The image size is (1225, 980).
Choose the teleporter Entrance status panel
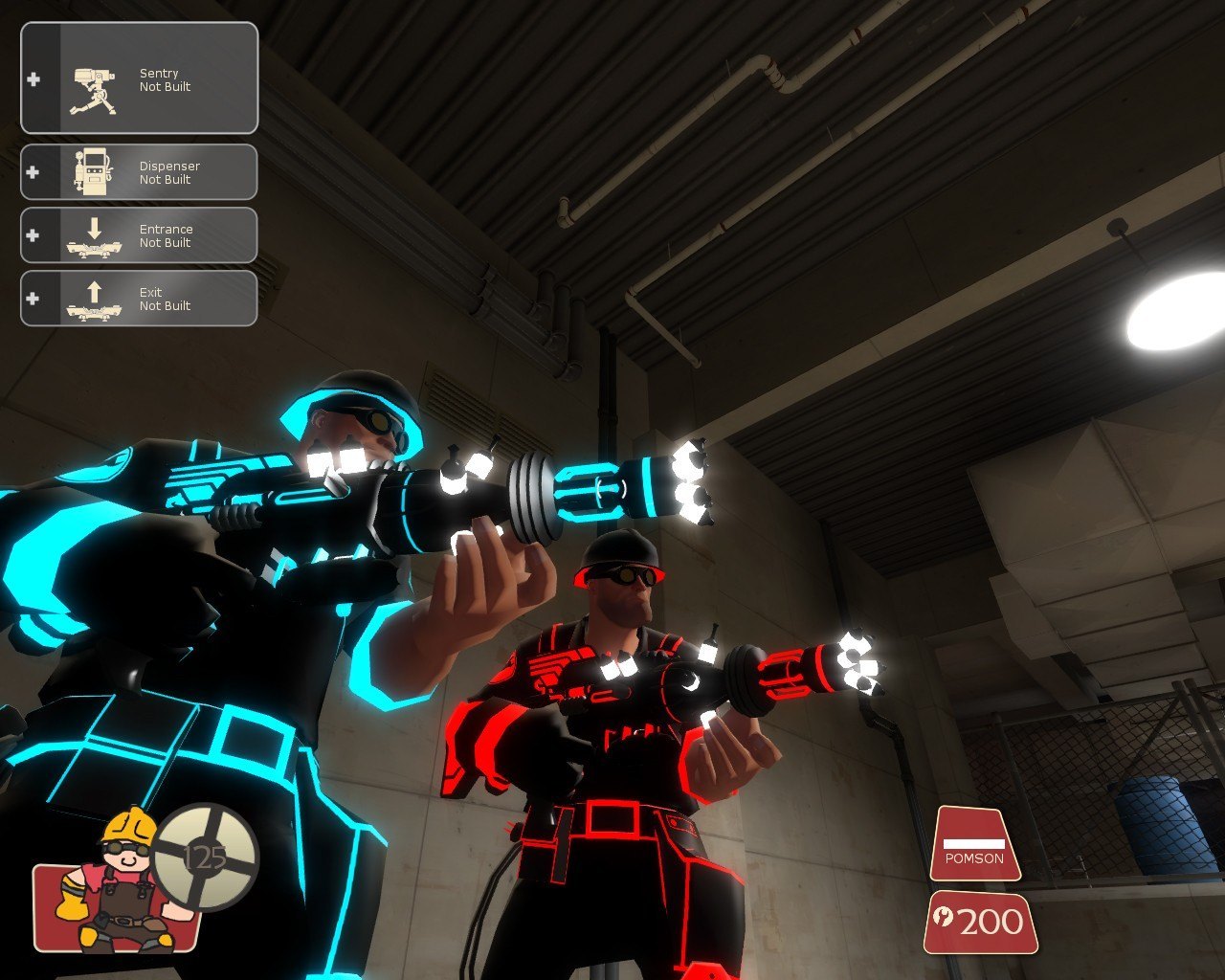pos(140,235)
